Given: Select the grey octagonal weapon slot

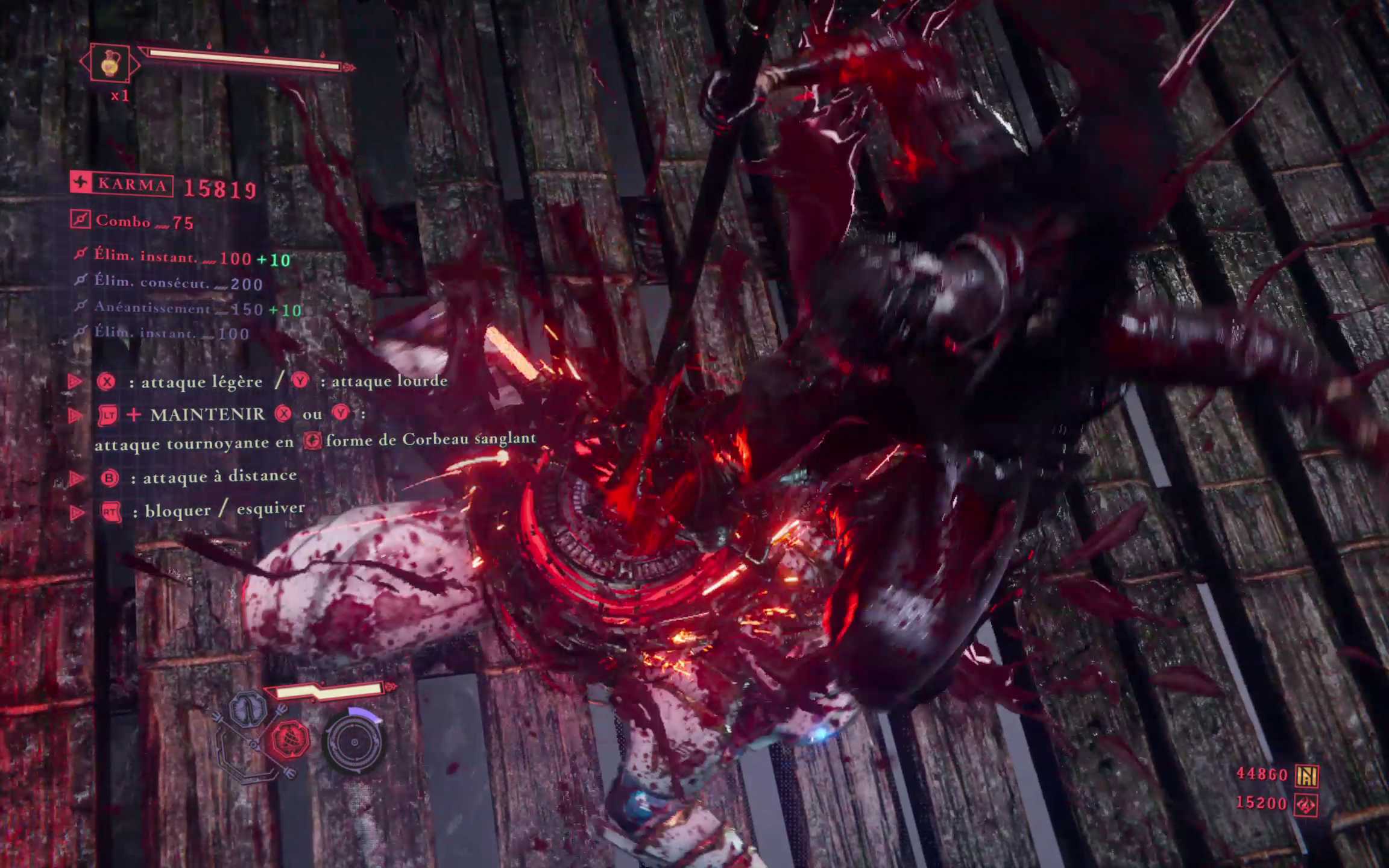Looking at the screenshot, I should point(248,709).
